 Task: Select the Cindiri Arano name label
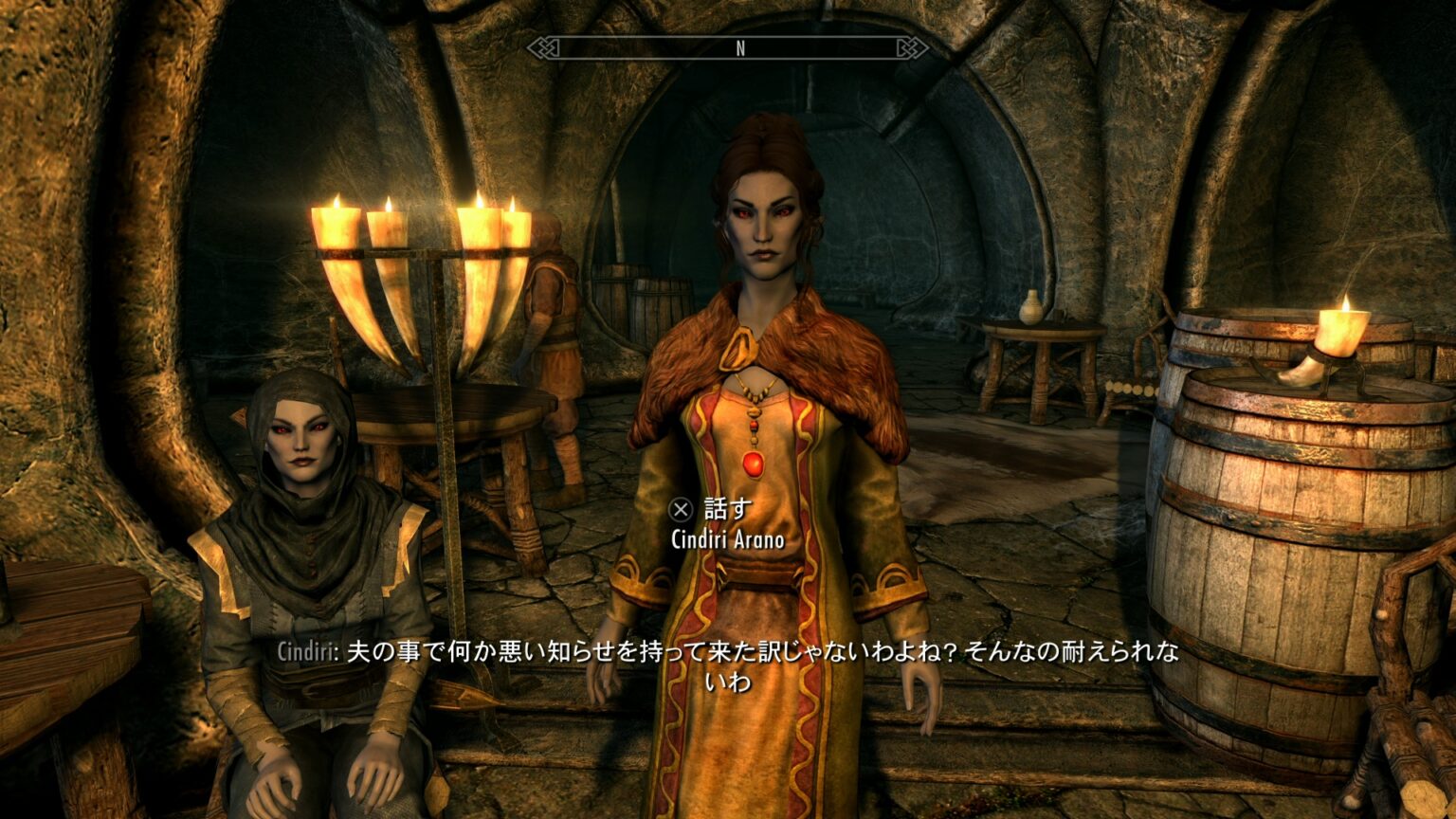coord(728,540)
